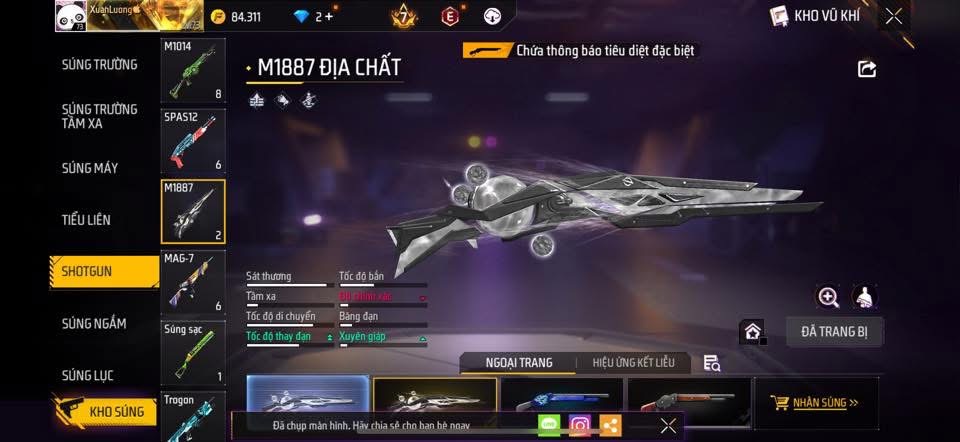
Task: Pick the SPAS12 weapon tile
Action: click(x=193, y=141)
